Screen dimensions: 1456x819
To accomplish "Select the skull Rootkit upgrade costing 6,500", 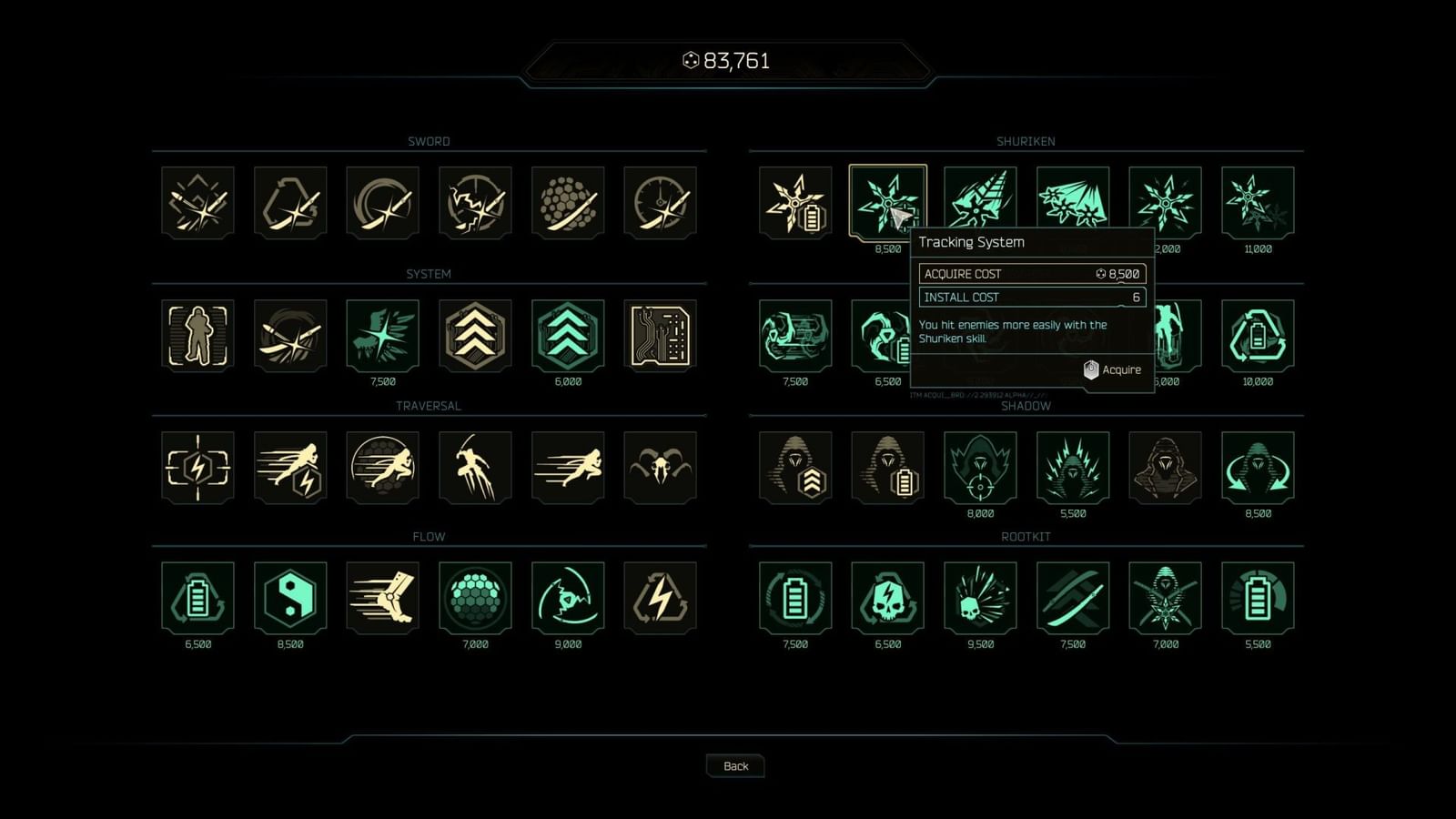I will pyautogui.click(x=887, y=599).
